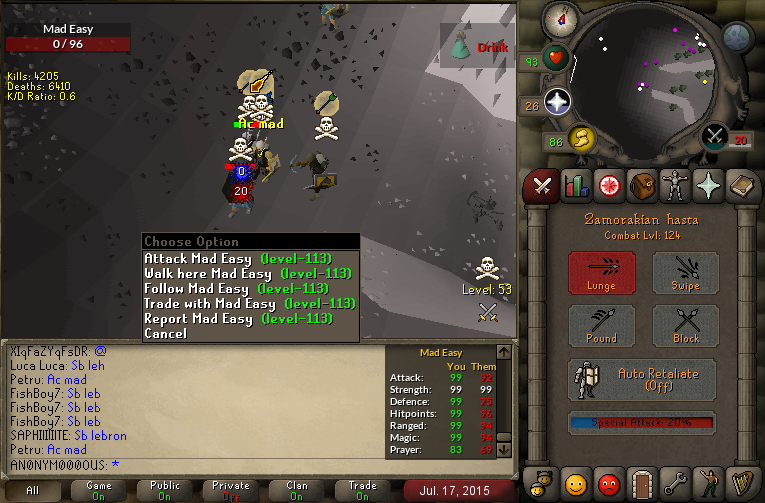Open the skills bar-chart tab
The height and width of the screenshot is (503, 765).
pos(575,185)
